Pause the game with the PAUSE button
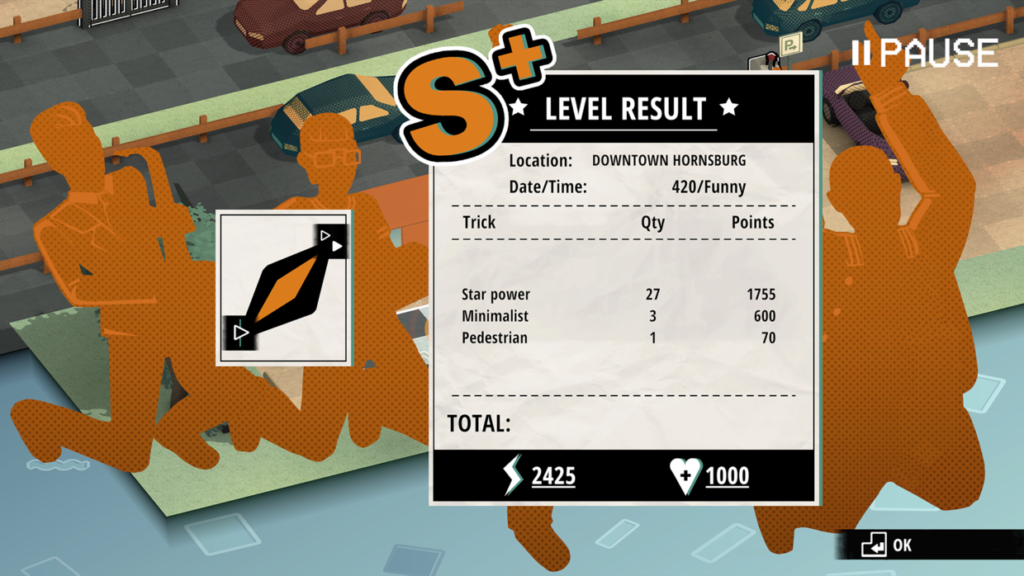The height and width of the screenshot is (576, 1024). click(x=926, y=52)
